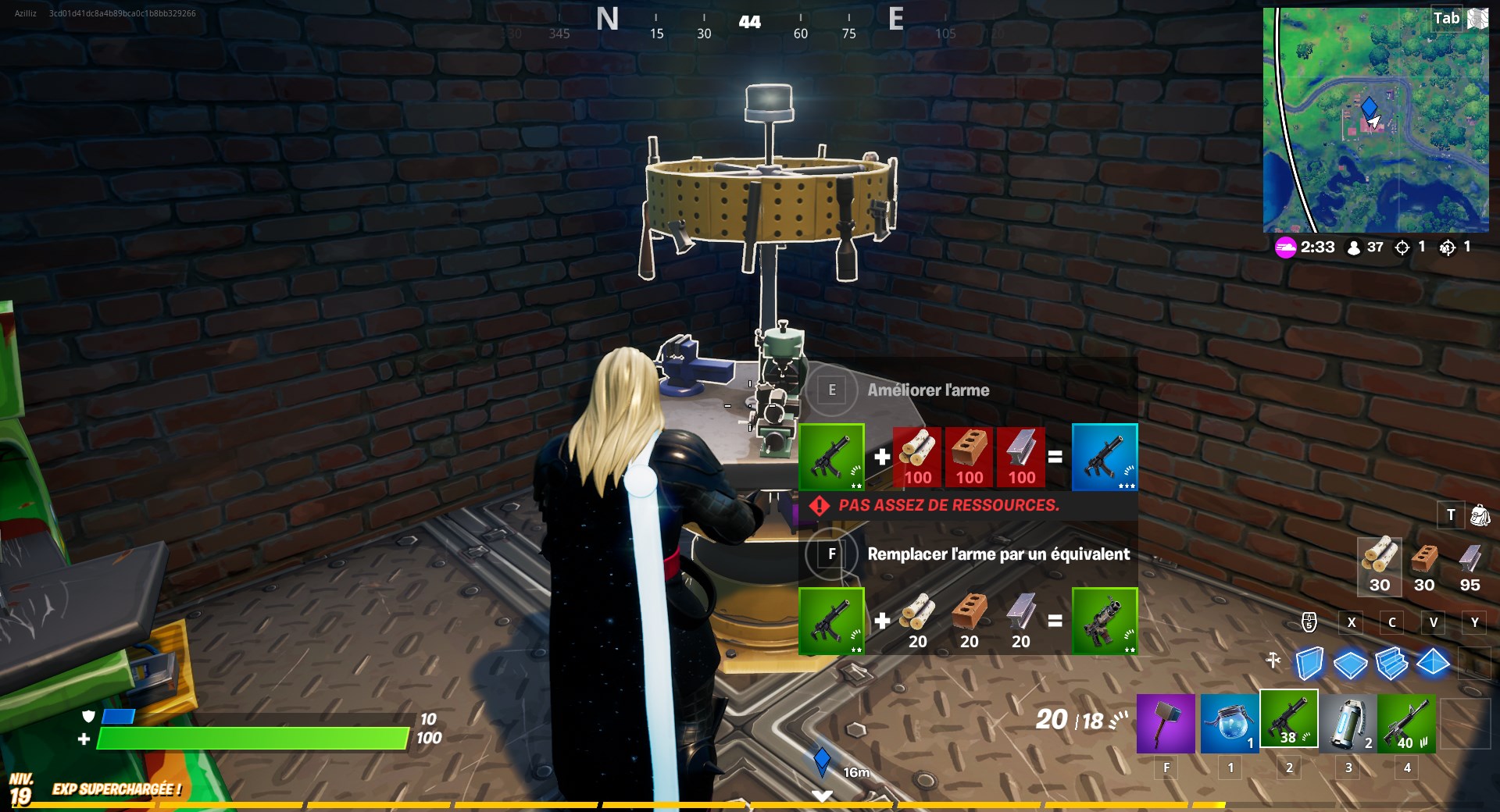Click the metal resource icon showing 95
This screenshot has height=812, width=1500.
(x=1470, y=558)
